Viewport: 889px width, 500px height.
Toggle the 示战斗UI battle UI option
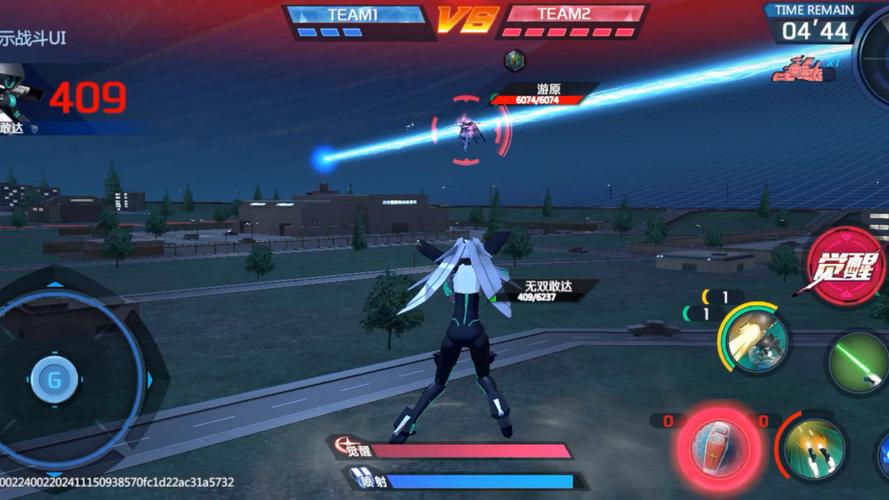click(x=33, y=40)
